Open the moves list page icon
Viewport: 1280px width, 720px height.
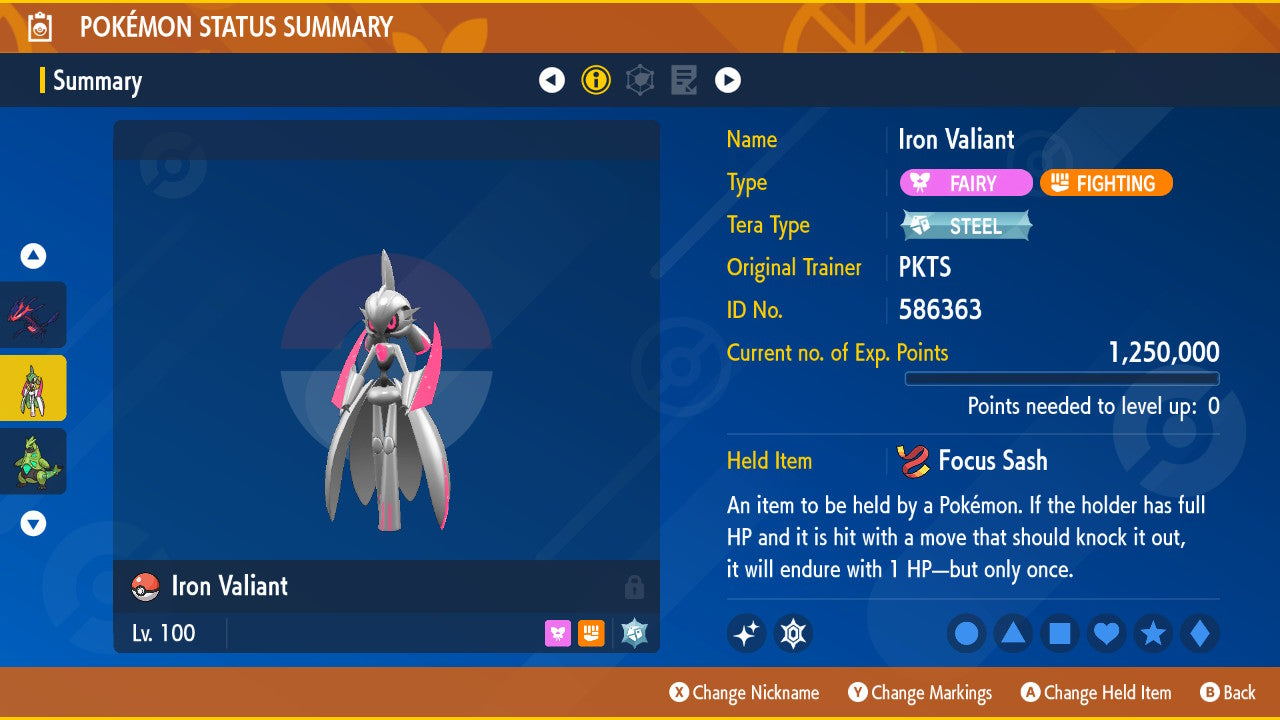point(684,80)
